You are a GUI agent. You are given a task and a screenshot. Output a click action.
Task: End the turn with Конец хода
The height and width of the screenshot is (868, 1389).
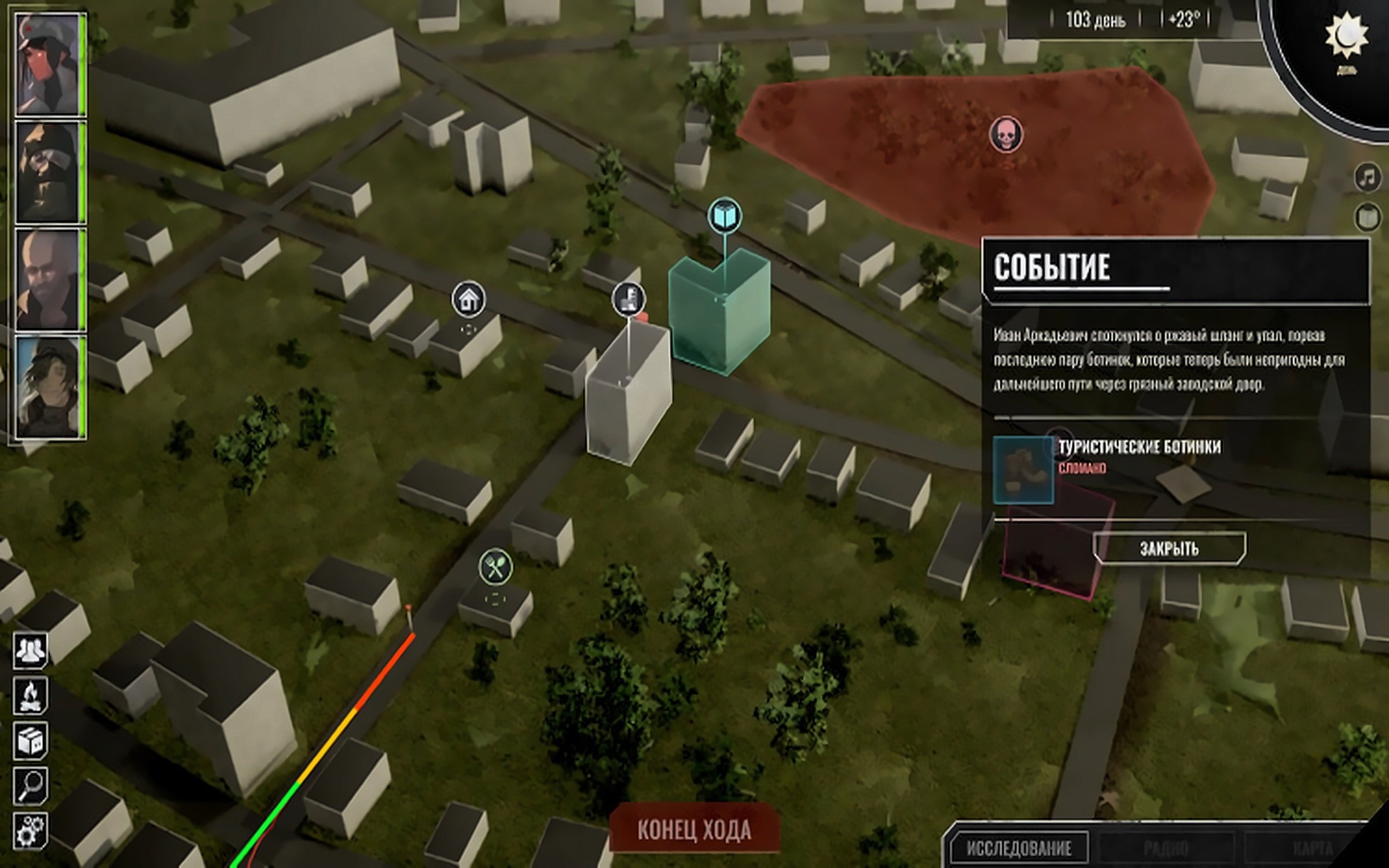694,830
